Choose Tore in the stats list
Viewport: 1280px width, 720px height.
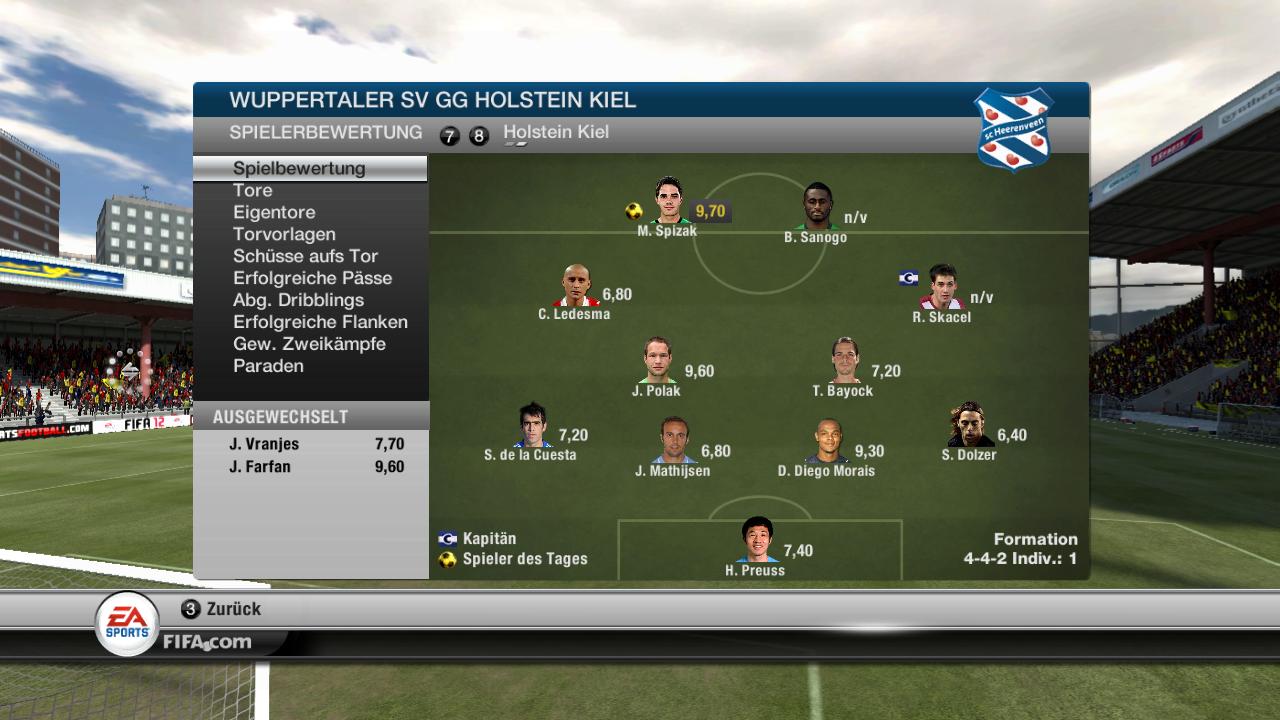pyautogui.click(x=253, y=190)
